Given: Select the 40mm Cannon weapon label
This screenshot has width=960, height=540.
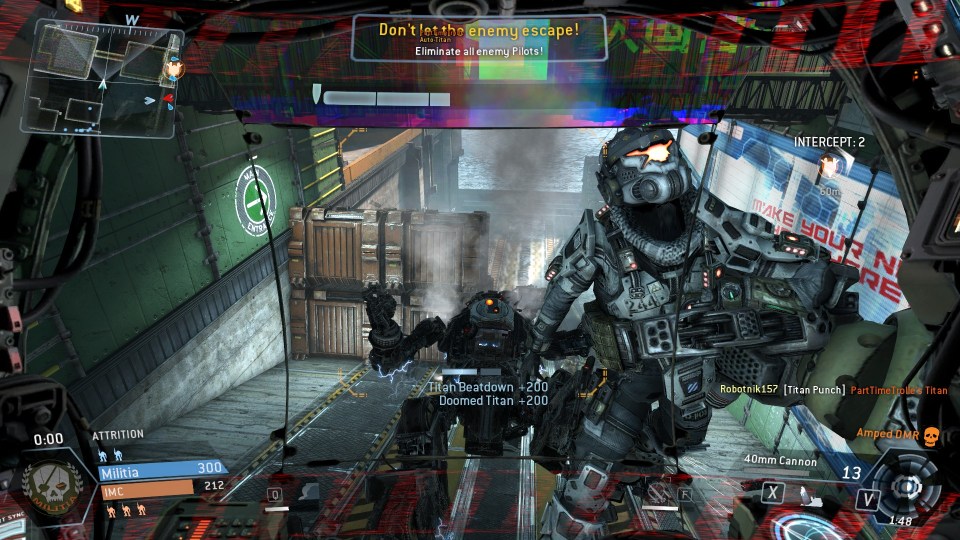Looking at the screenshot, I should click(780, 462).
